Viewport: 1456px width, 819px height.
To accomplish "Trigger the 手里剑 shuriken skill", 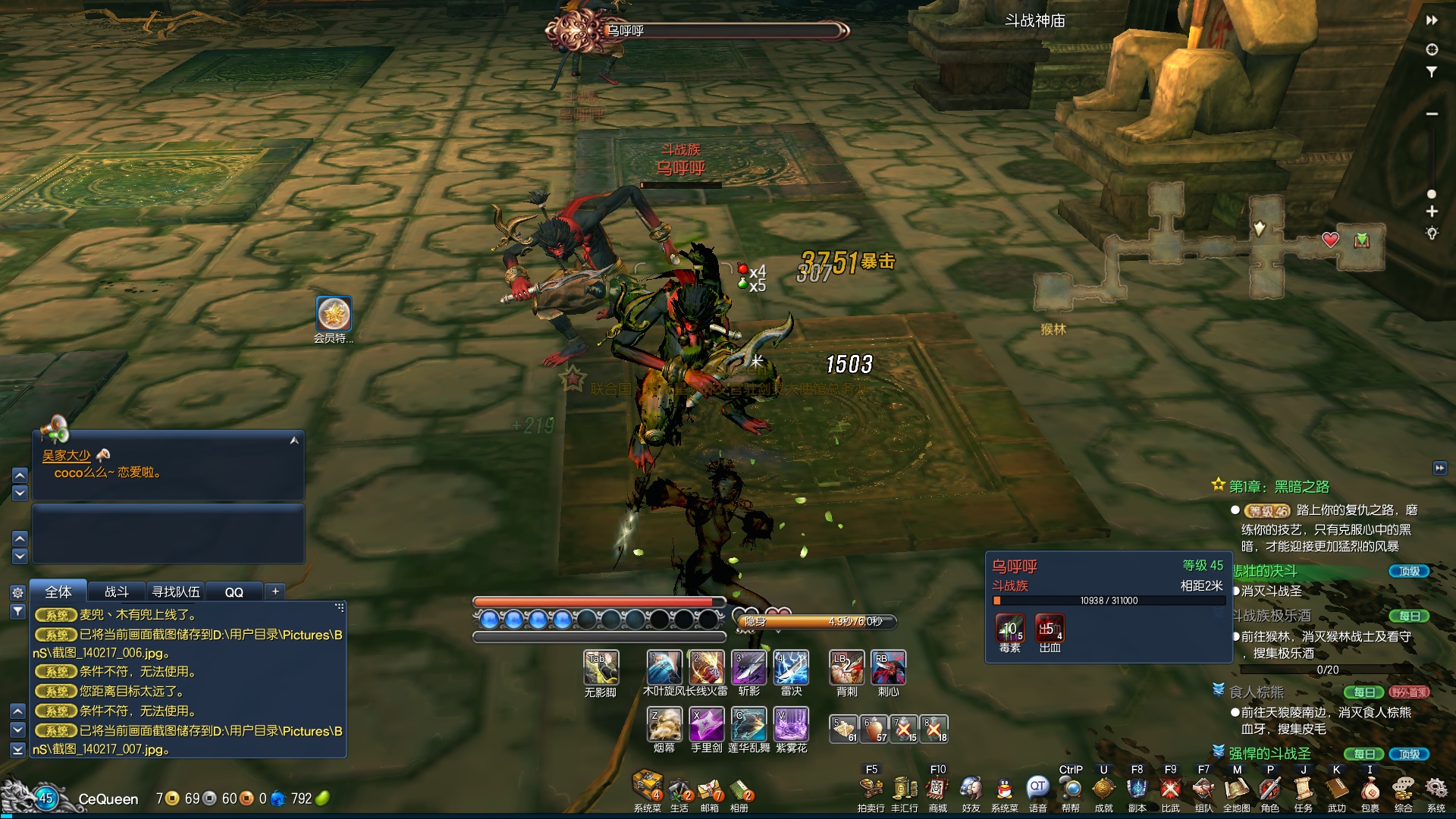I will point(706,725).
